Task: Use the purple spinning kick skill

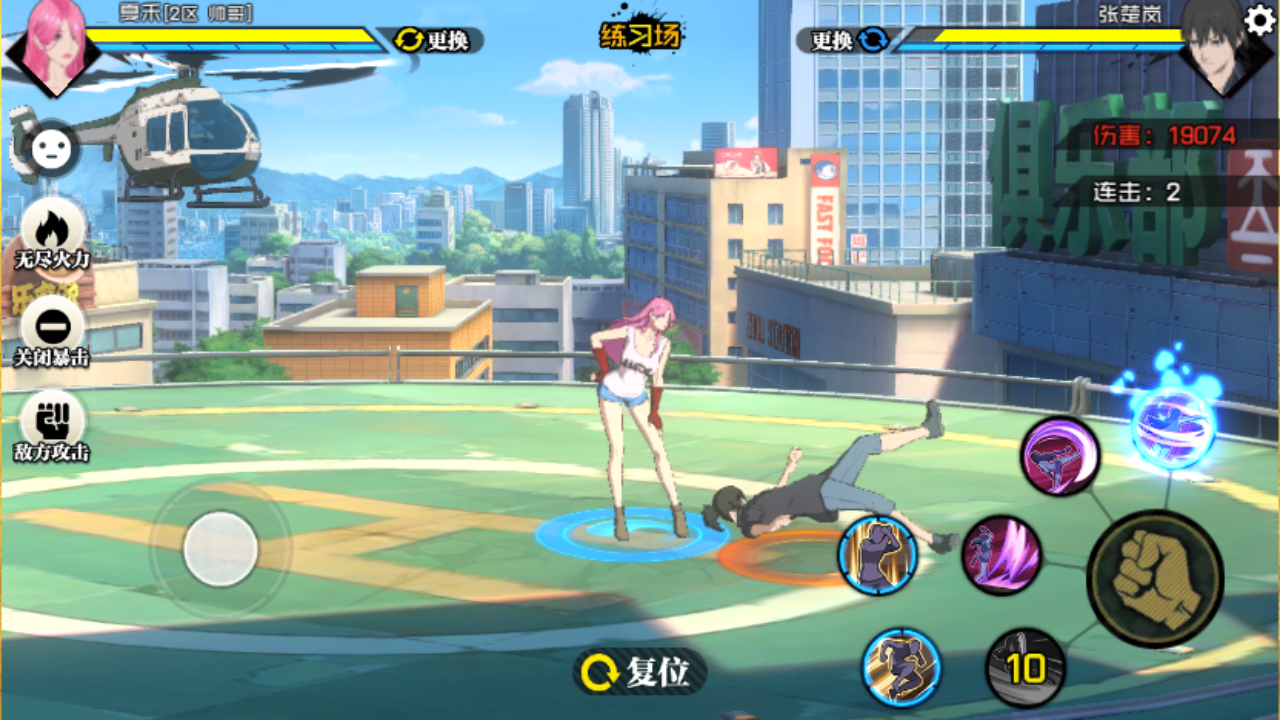Action: tap(1060, 456)
